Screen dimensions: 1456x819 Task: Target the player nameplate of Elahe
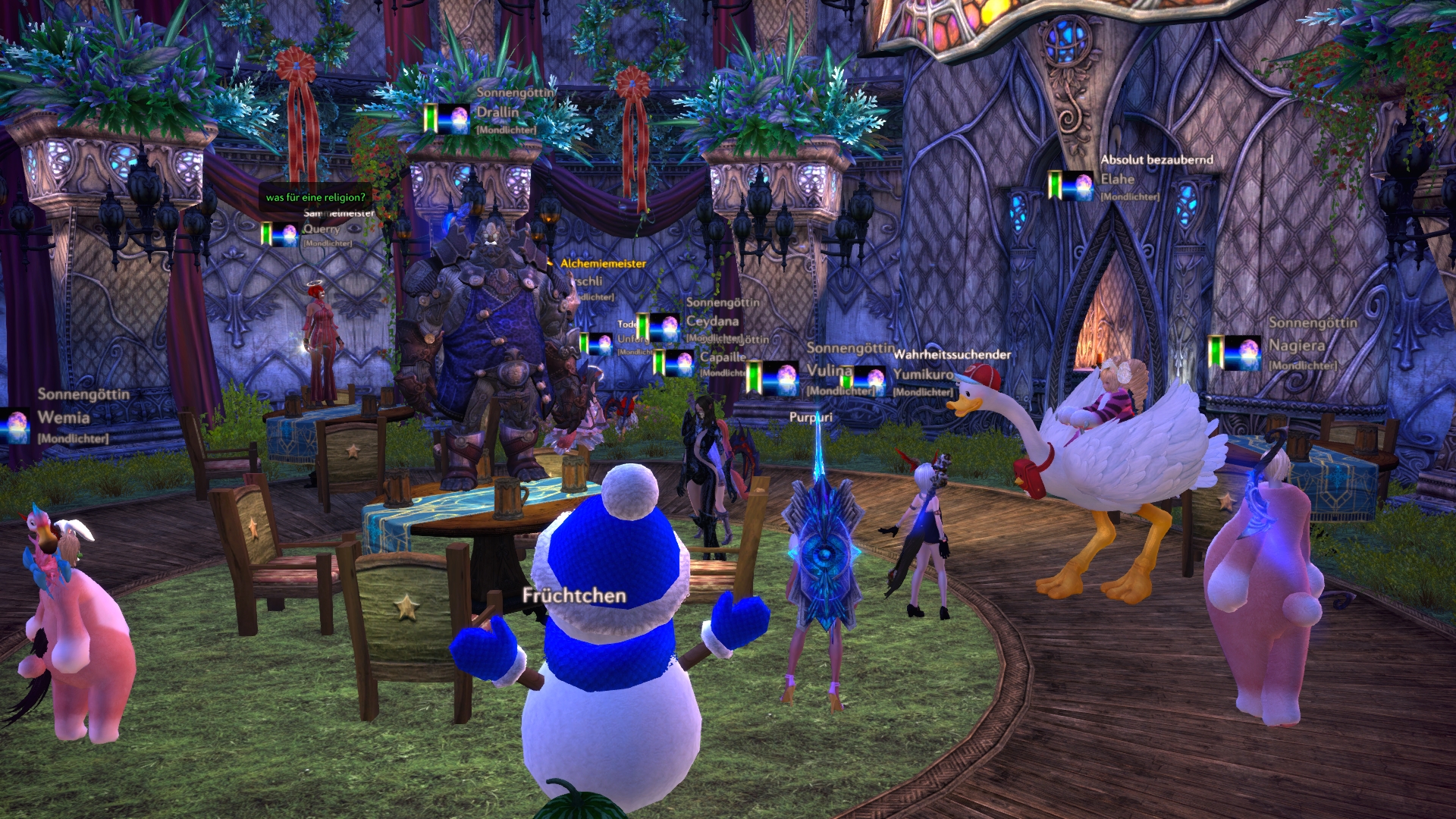[1117, 180]
